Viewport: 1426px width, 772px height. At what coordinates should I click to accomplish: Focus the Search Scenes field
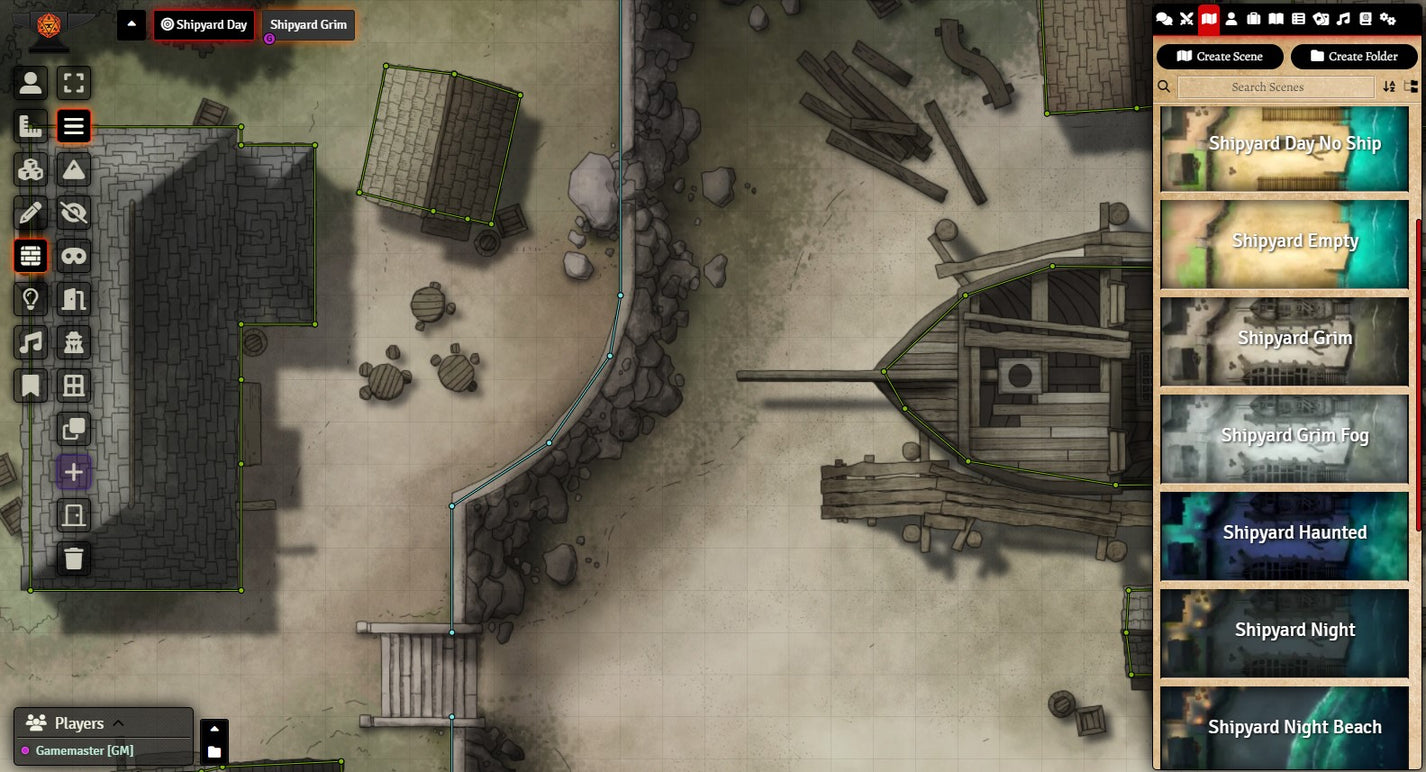1275,87
